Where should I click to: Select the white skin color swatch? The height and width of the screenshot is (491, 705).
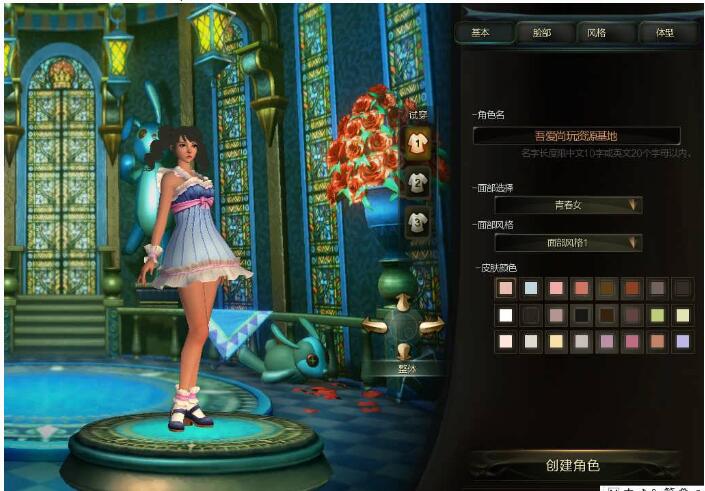pos(506,315)
